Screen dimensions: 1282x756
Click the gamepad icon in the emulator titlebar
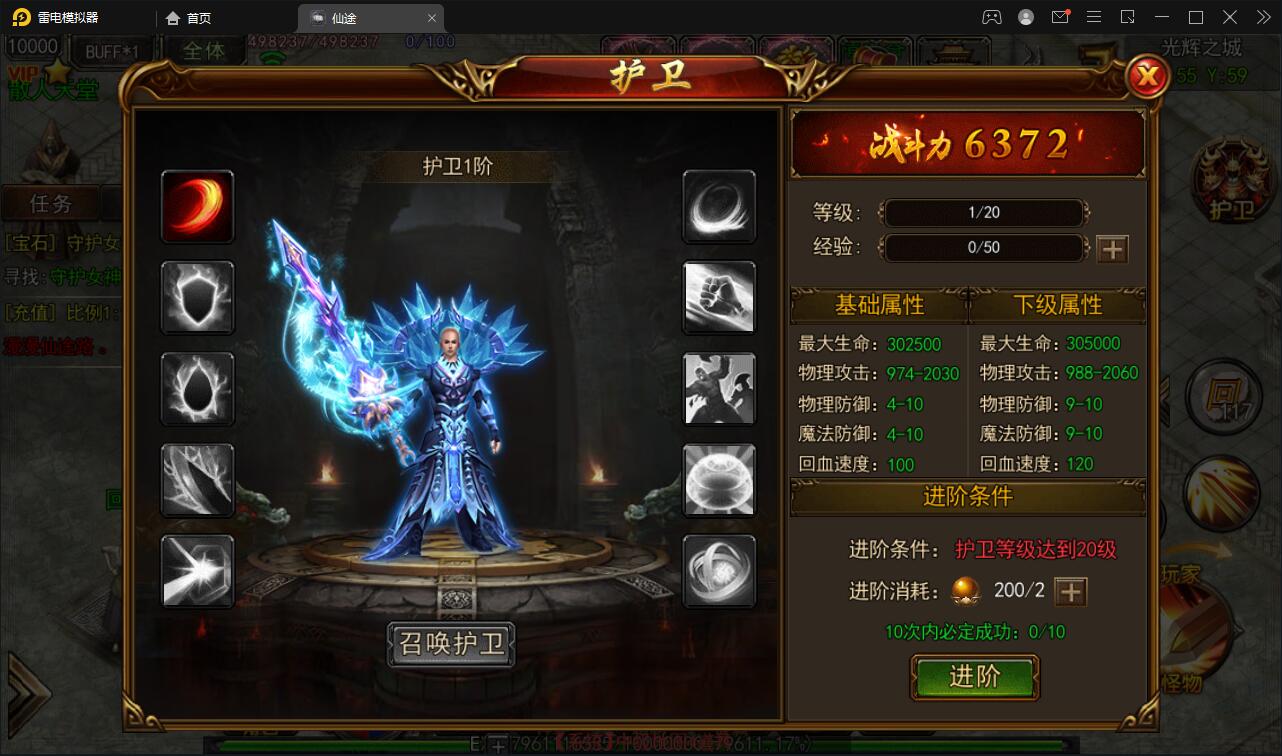coord(991,17)
